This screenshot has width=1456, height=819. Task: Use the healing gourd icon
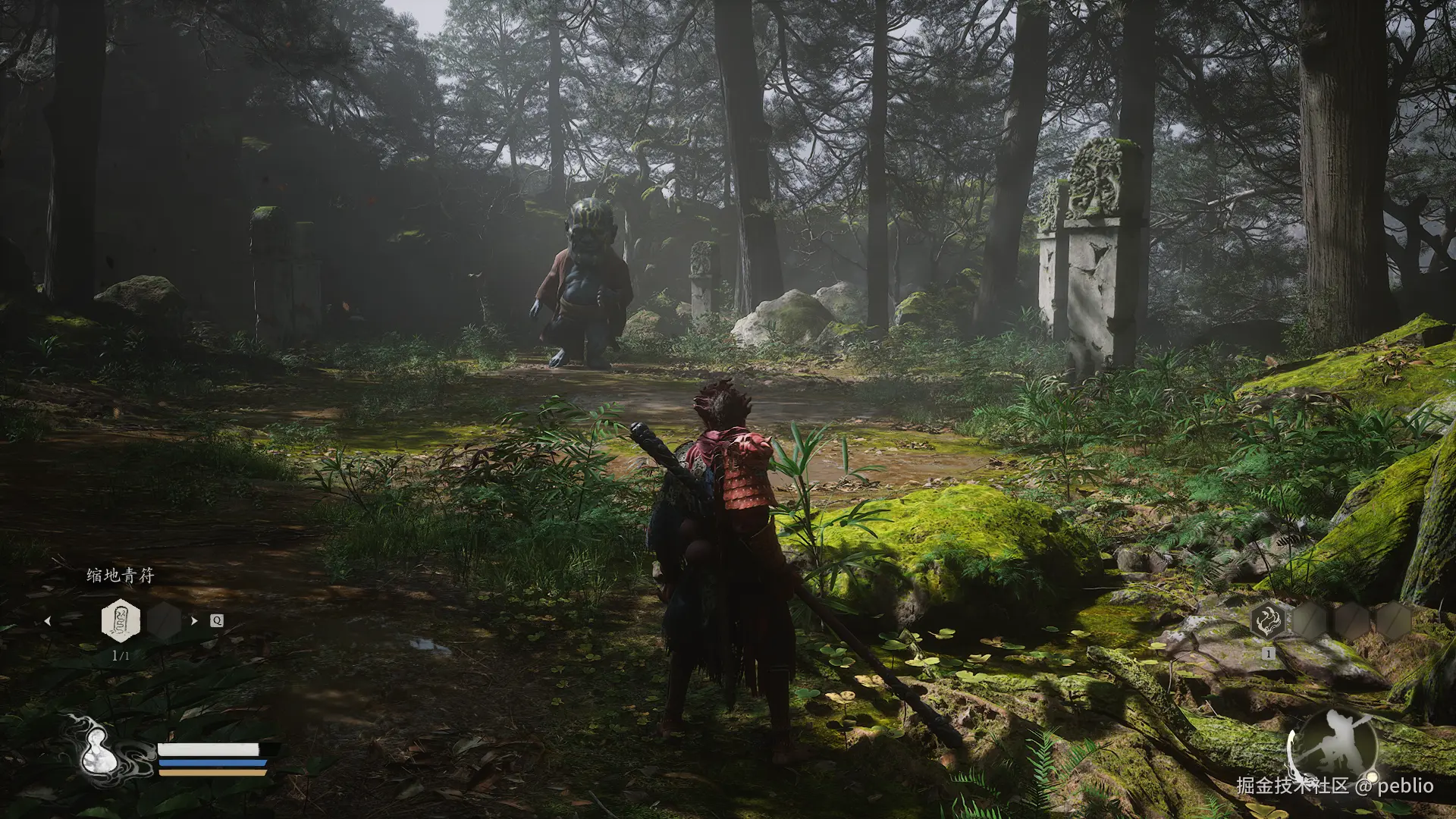pyautogui.click(x=99, y=752)
